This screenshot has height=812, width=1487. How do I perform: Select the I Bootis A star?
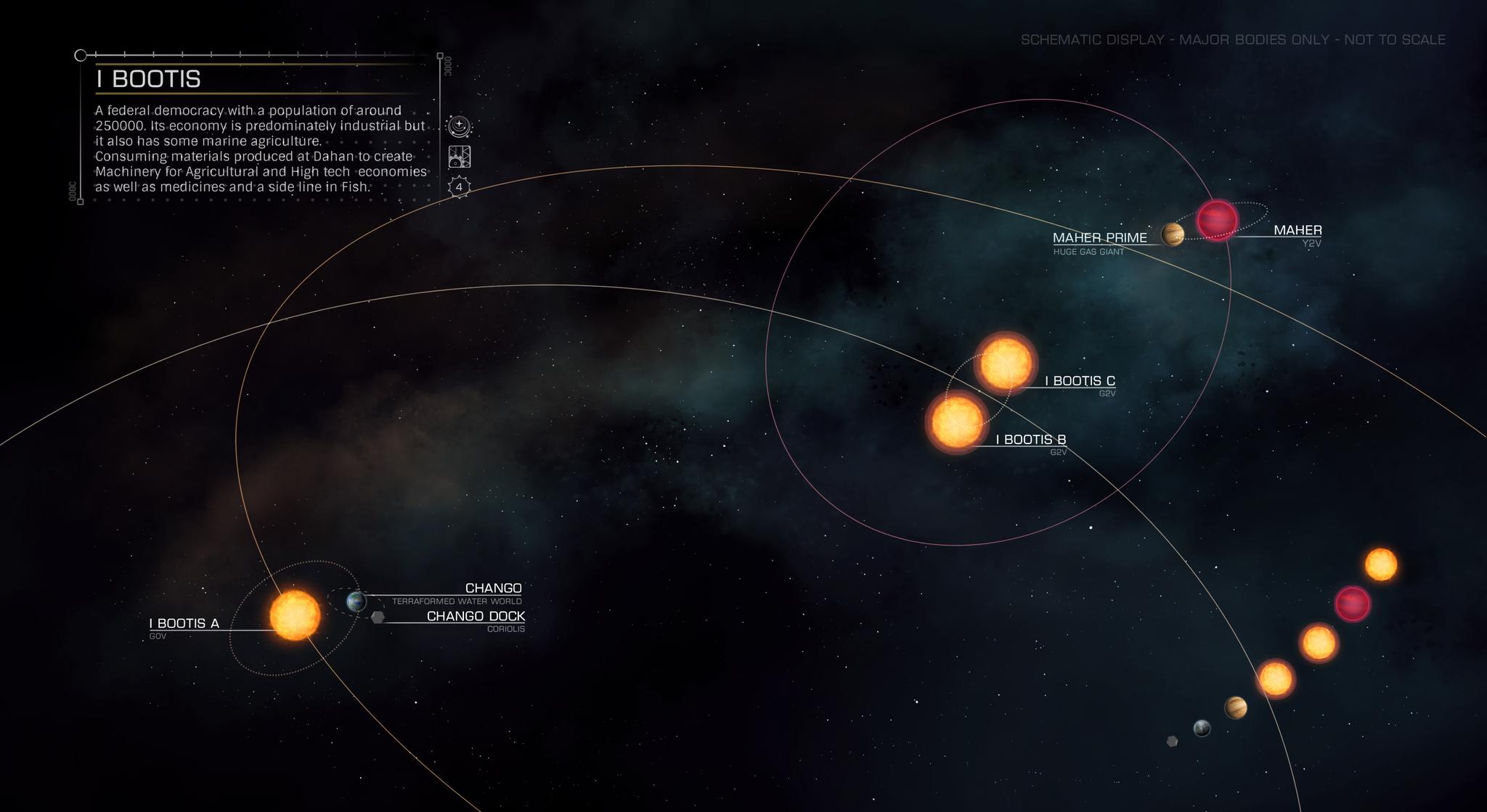(295, 615)
